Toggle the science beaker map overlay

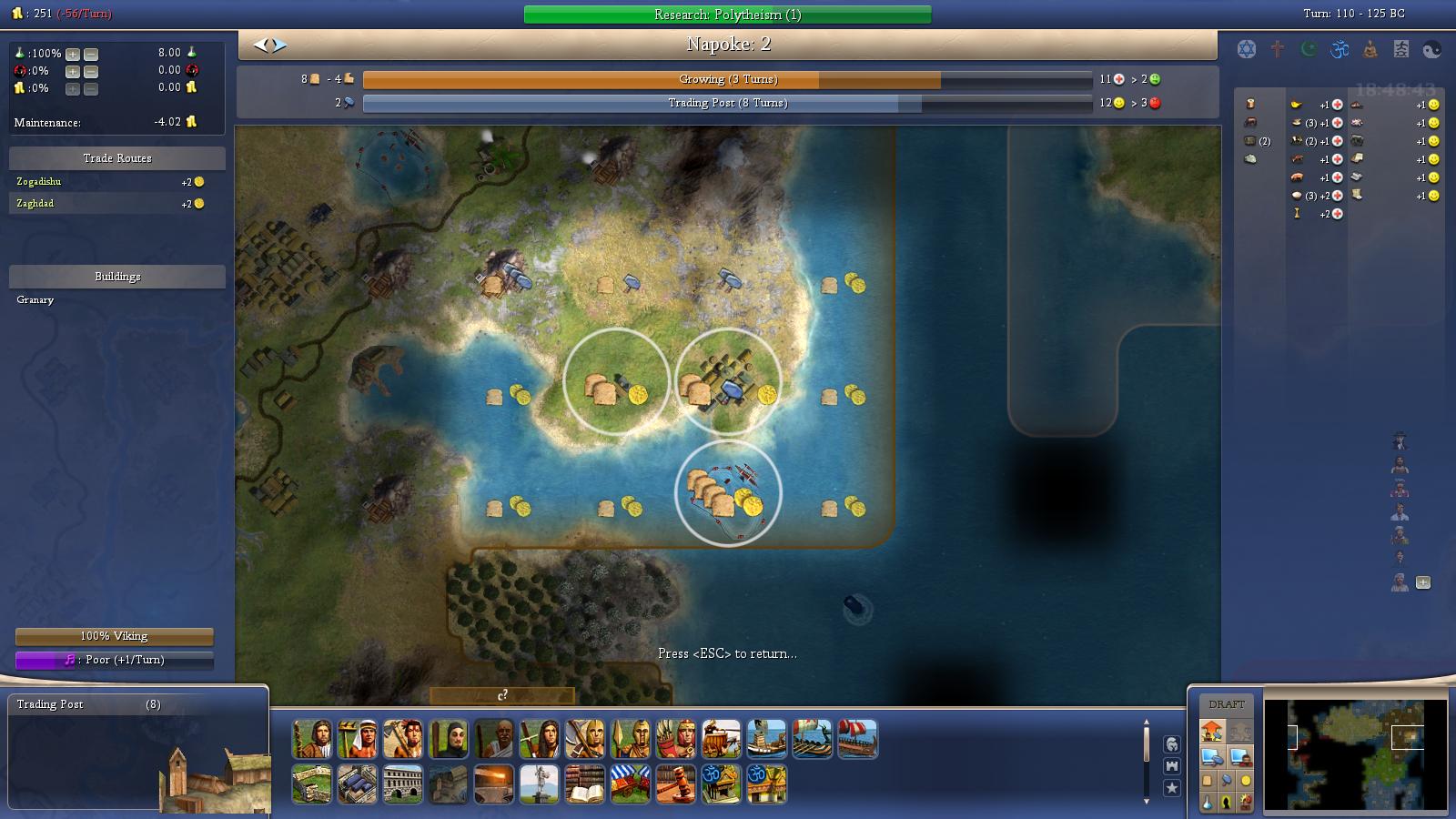[x=1208, y=802]
